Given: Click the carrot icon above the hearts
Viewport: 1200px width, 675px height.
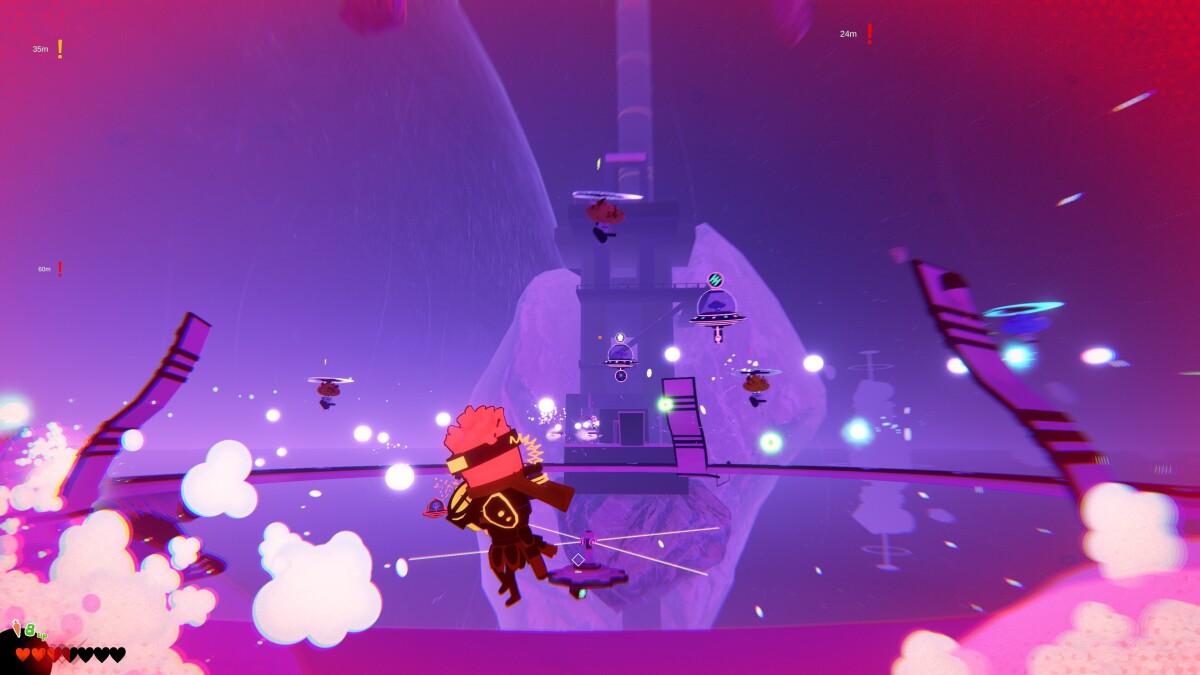Looking at the screenshot, I should [17, 629].
